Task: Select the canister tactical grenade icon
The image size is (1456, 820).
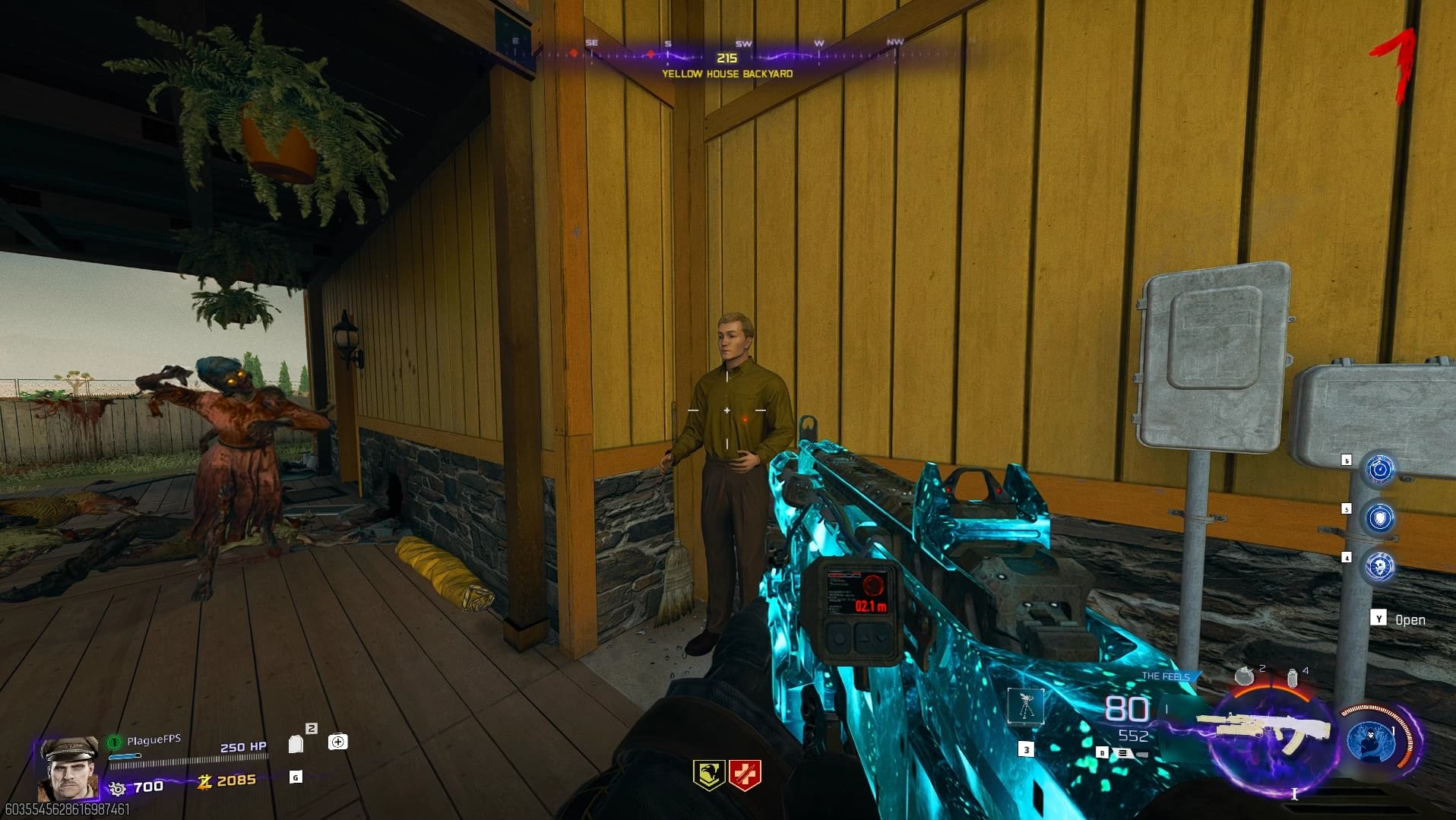Action: 1292,676
